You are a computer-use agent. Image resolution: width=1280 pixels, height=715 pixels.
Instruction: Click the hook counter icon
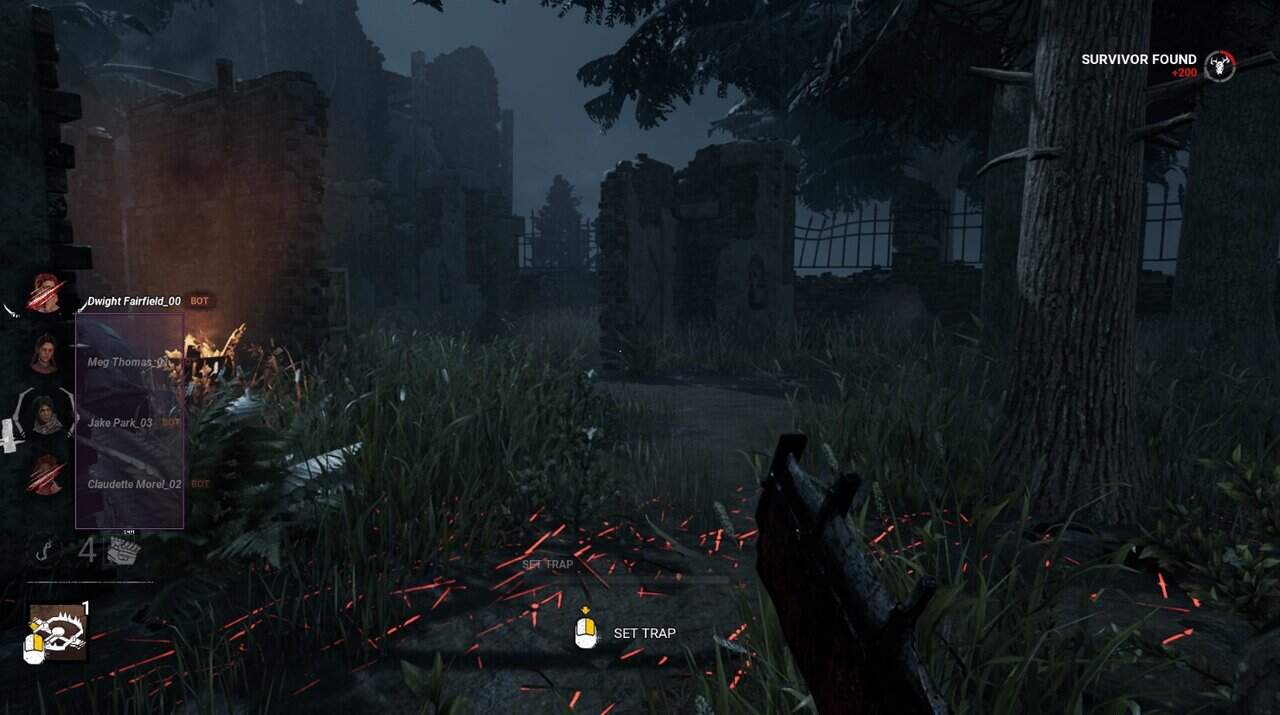(43, 550)
